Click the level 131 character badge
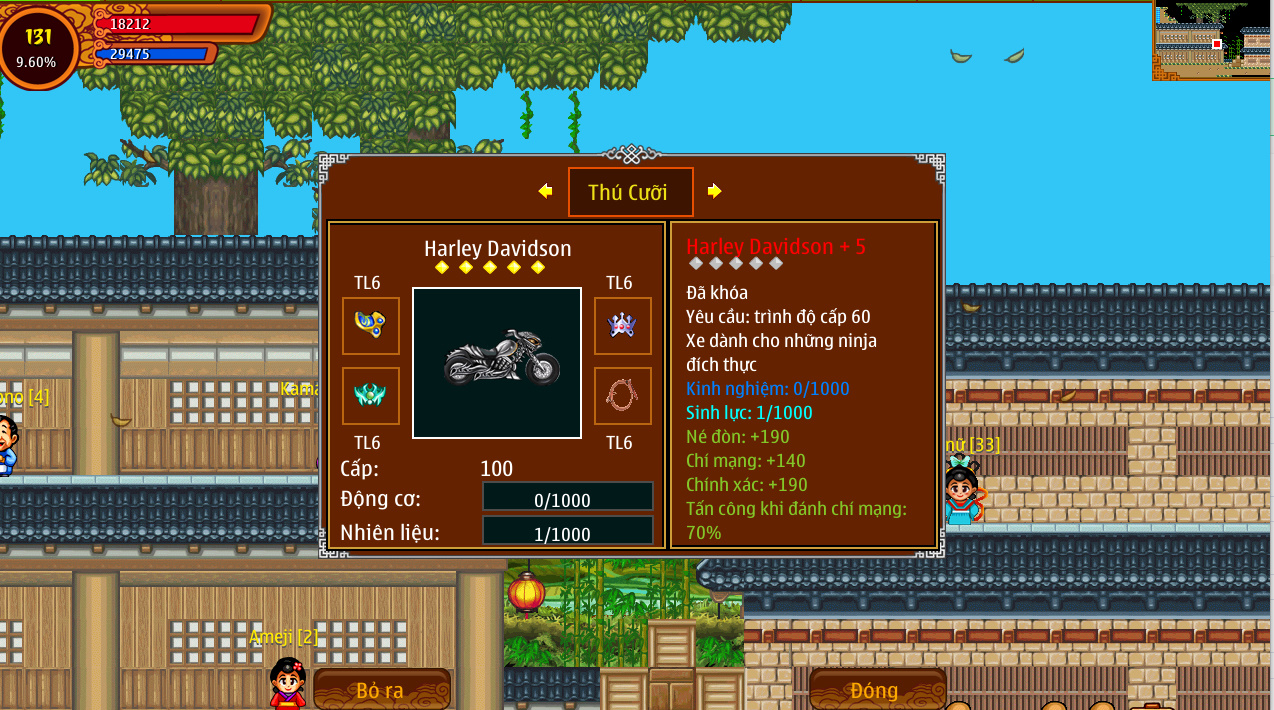This screenshot has height=710, width=1274. pyautogui.click(x=39, y=46)
